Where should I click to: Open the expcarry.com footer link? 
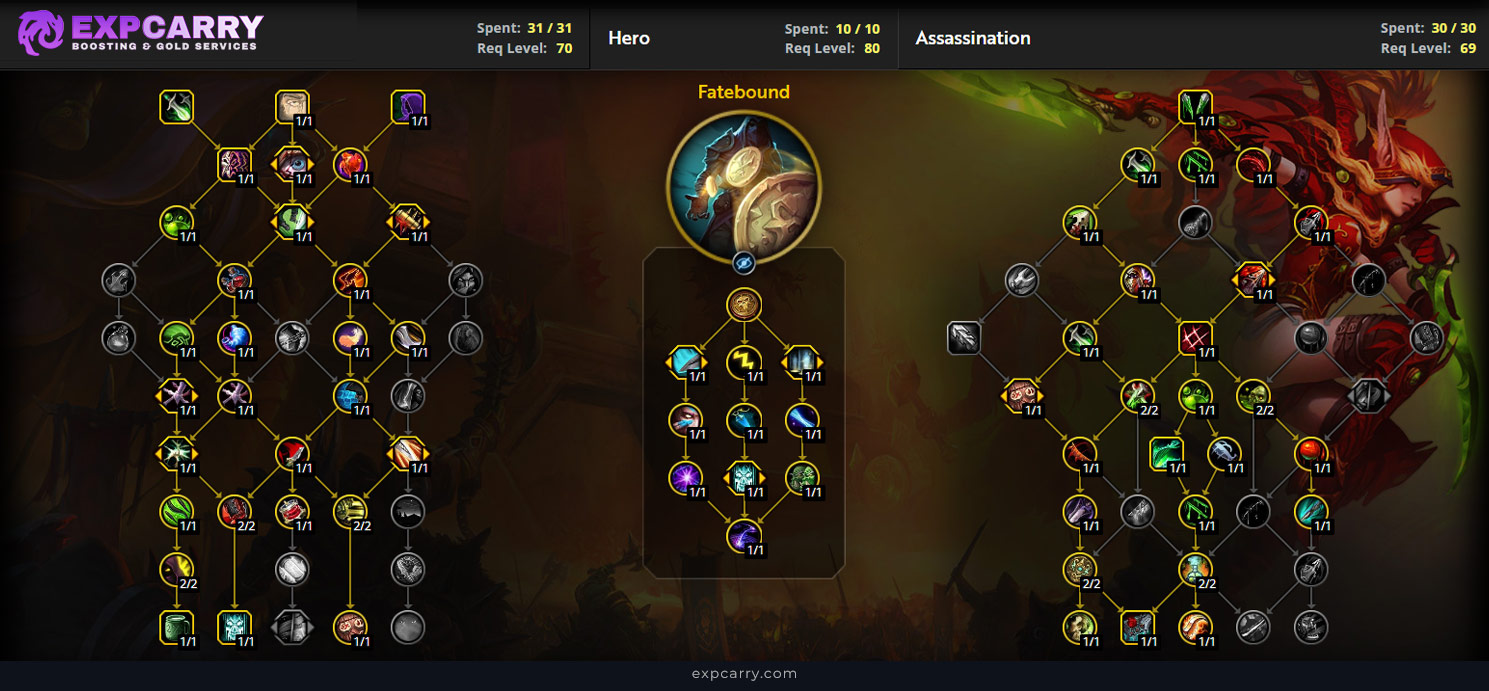744,674
